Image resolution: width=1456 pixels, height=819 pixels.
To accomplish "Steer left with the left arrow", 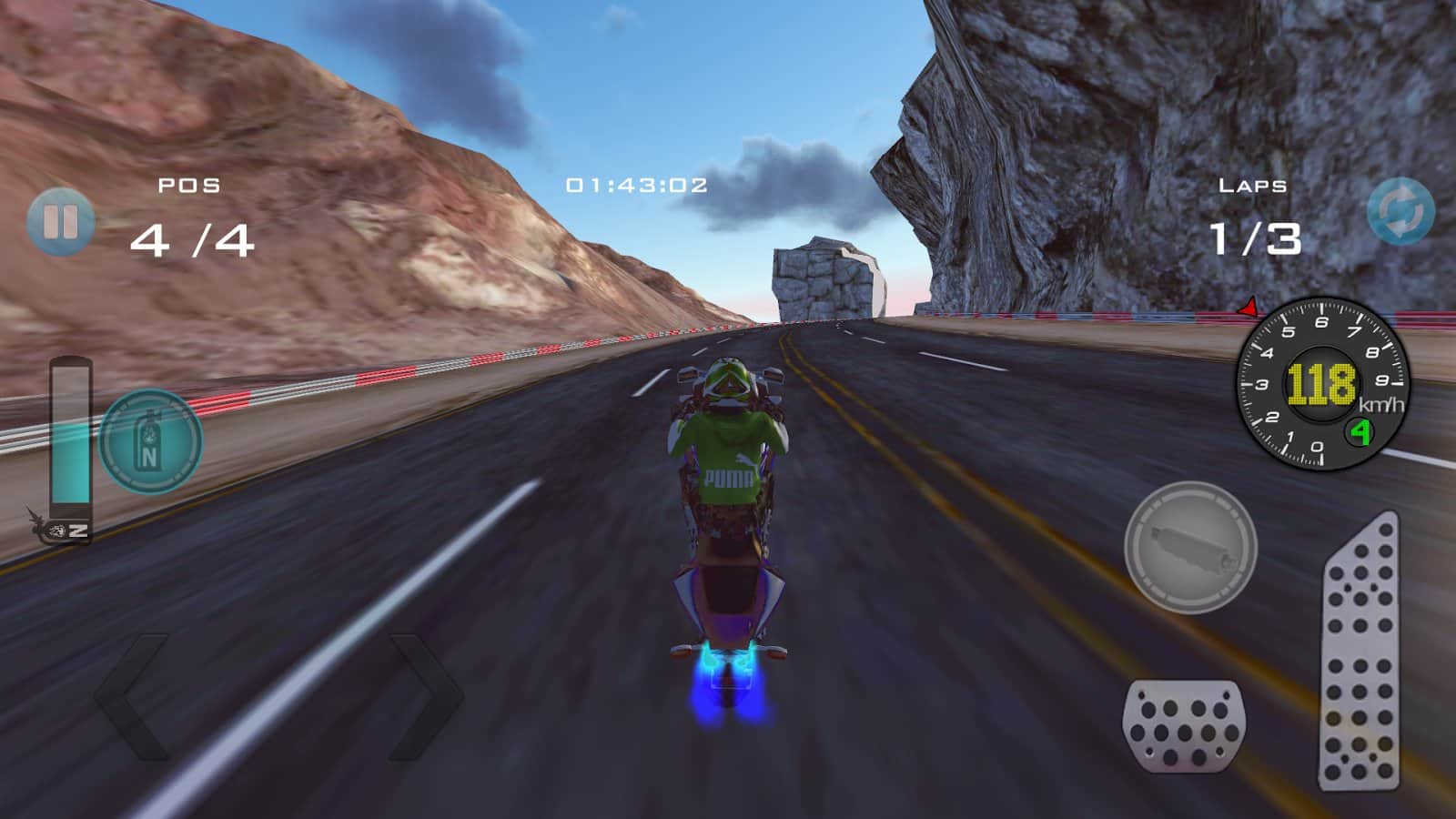I will pyautogui.click(x=135, y=697).
